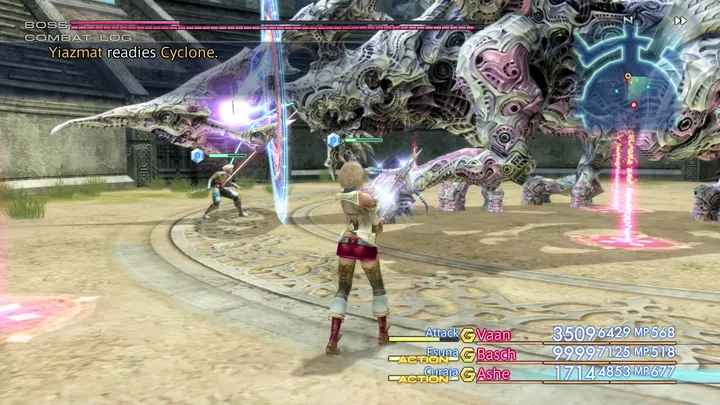Click the gambit G icon beside Ashe

coord(467,373)
